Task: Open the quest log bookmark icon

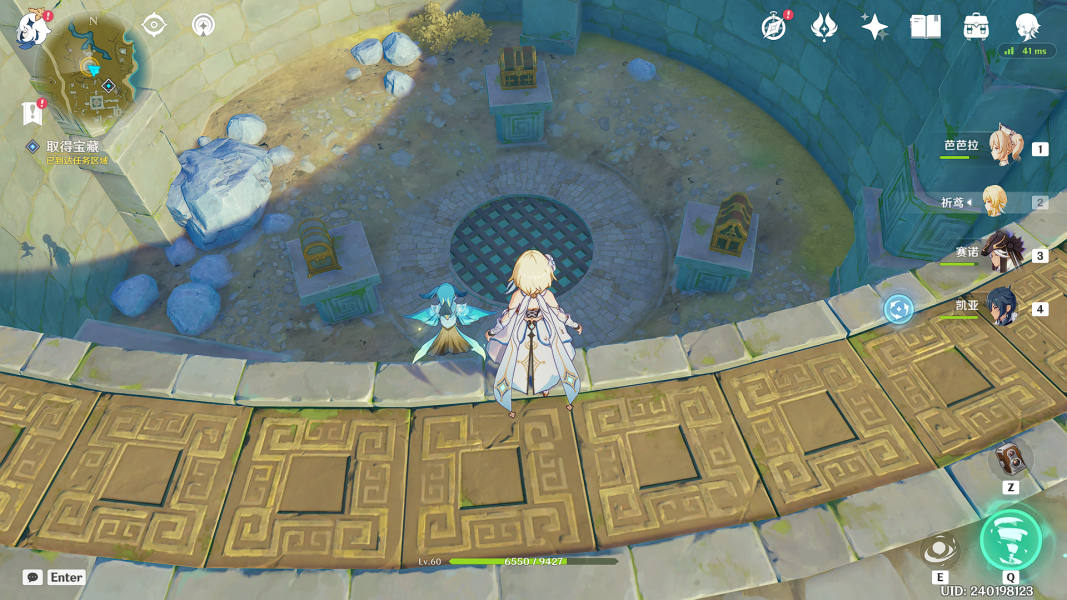Action: (32, 114)
